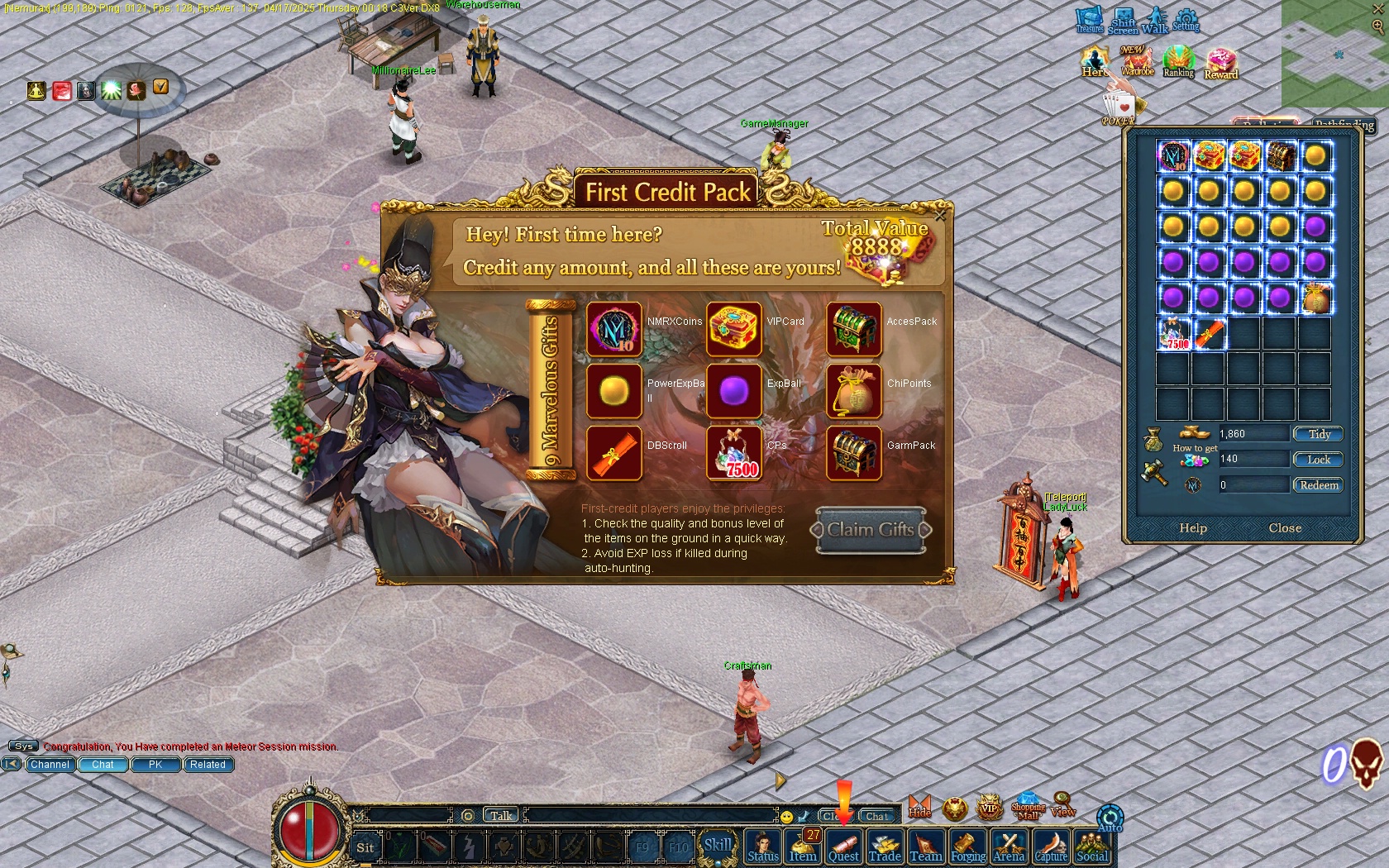Open the Trade menu
The width and height of the screenshot is (1389, 868).
(x=885, y=847)
